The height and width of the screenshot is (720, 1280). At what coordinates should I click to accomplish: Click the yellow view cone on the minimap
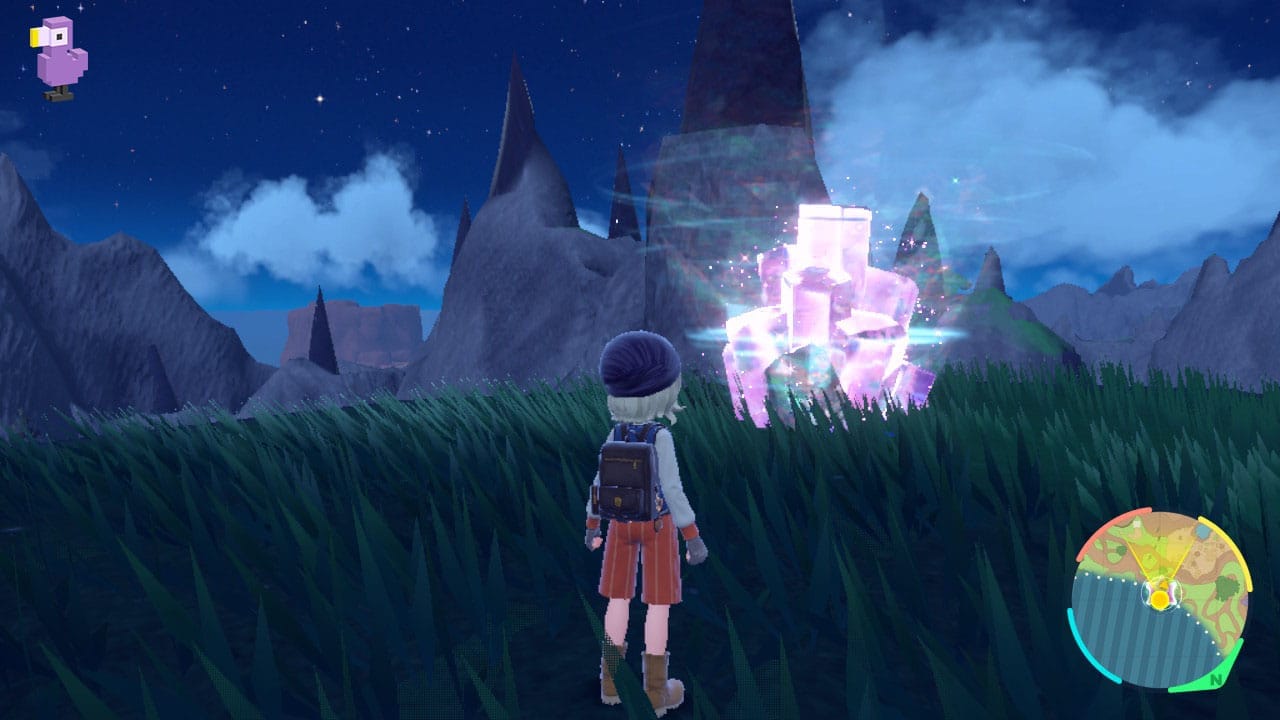pyautogui.click(x=1160, y=555)
